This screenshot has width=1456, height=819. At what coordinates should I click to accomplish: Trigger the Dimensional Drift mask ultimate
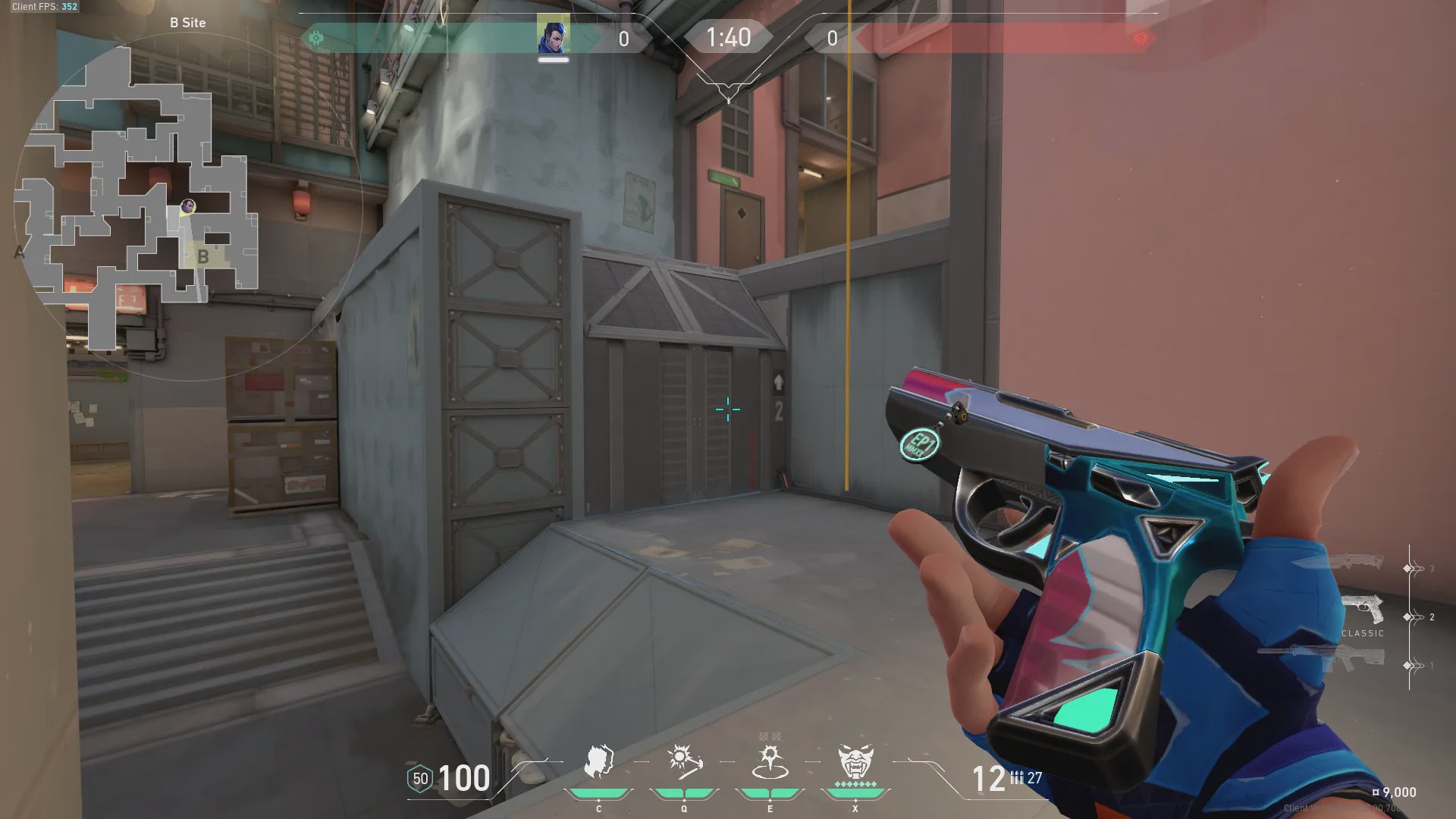coord(855,762)
